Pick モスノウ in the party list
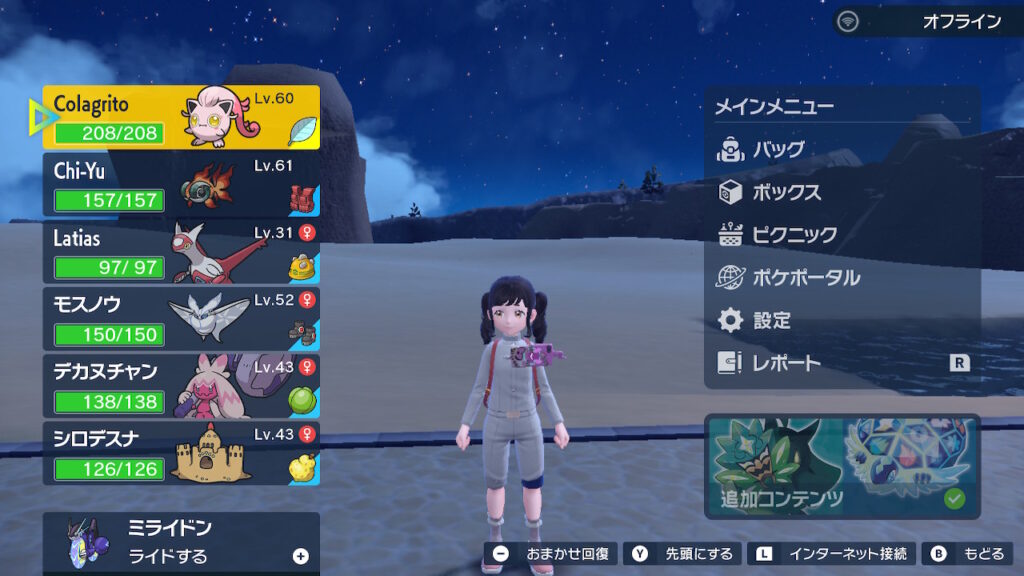Image resolution: width=1024 pixels, height=576 pixels. [x=181, y=320]
